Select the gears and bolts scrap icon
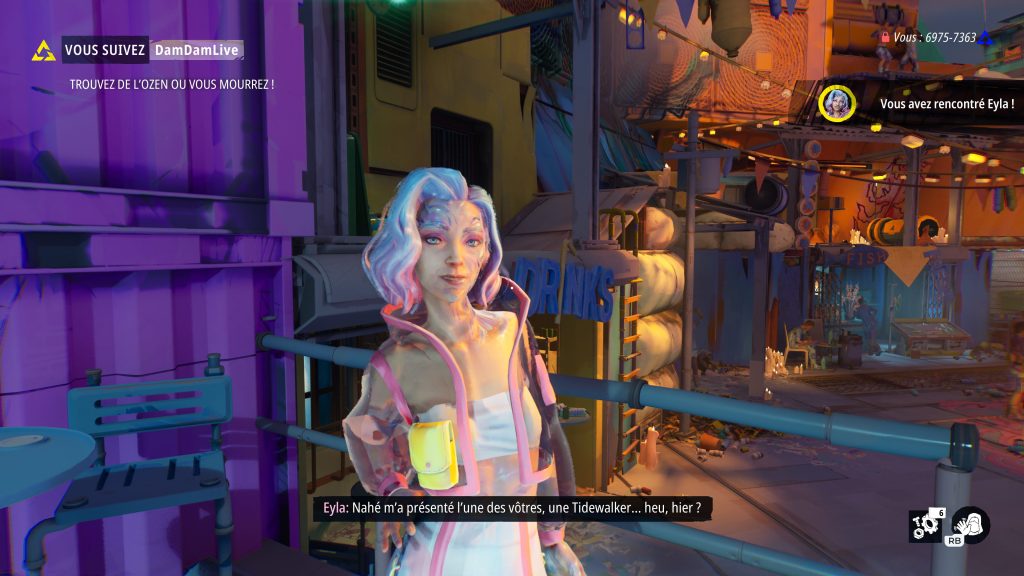The width and height of the screenshot is (1024, 576). coord(924,526)
